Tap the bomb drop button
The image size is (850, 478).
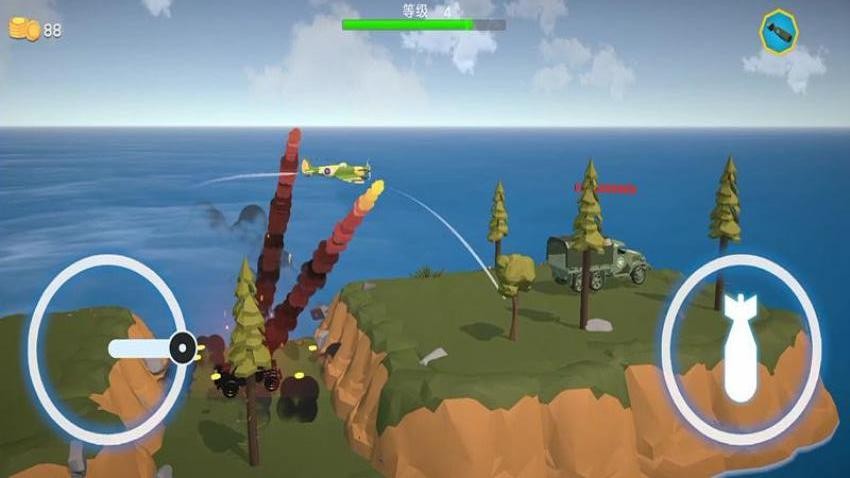pyautogui.click(x=741, y=349)
